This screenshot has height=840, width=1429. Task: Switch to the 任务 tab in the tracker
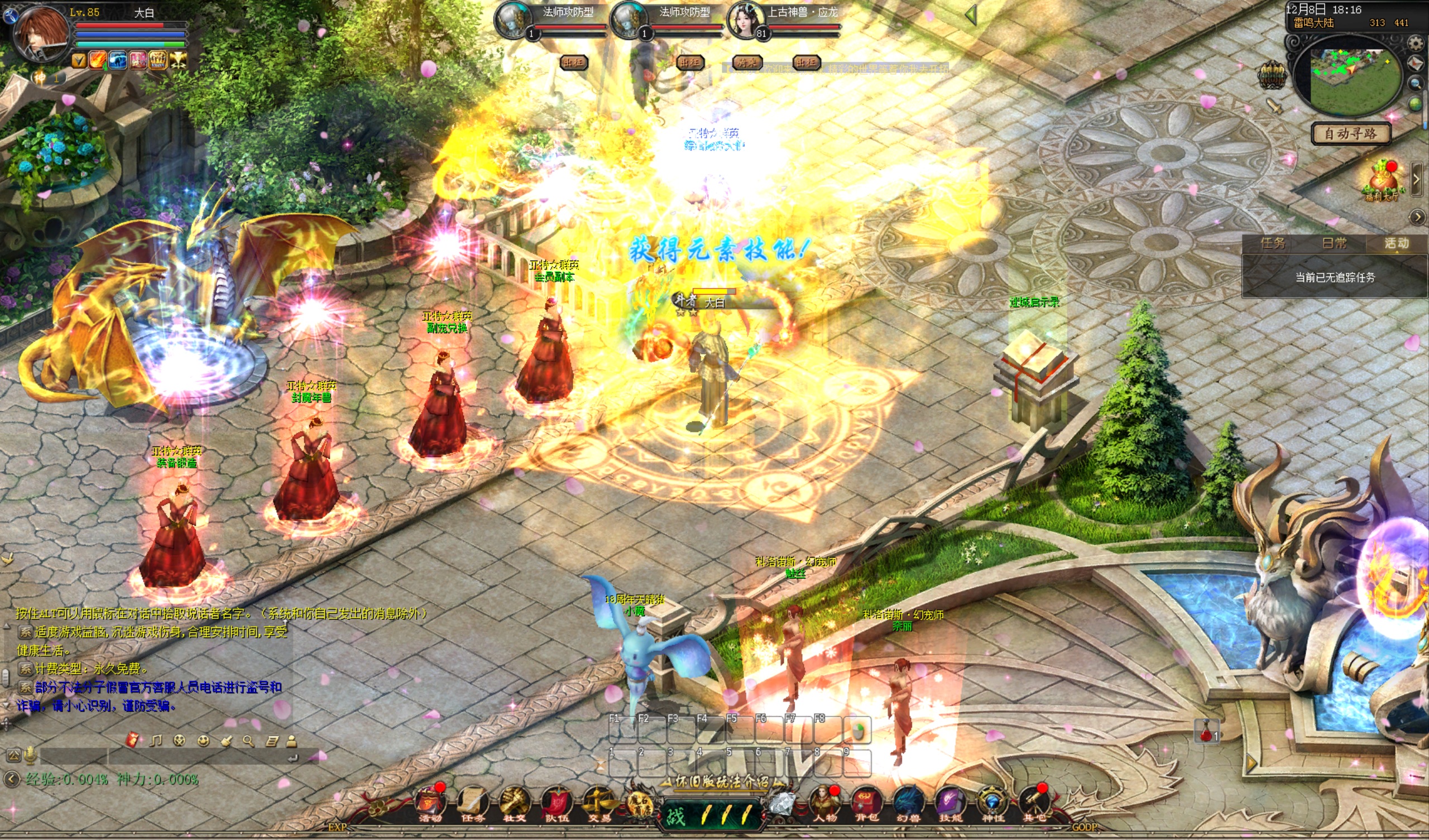1273,243
